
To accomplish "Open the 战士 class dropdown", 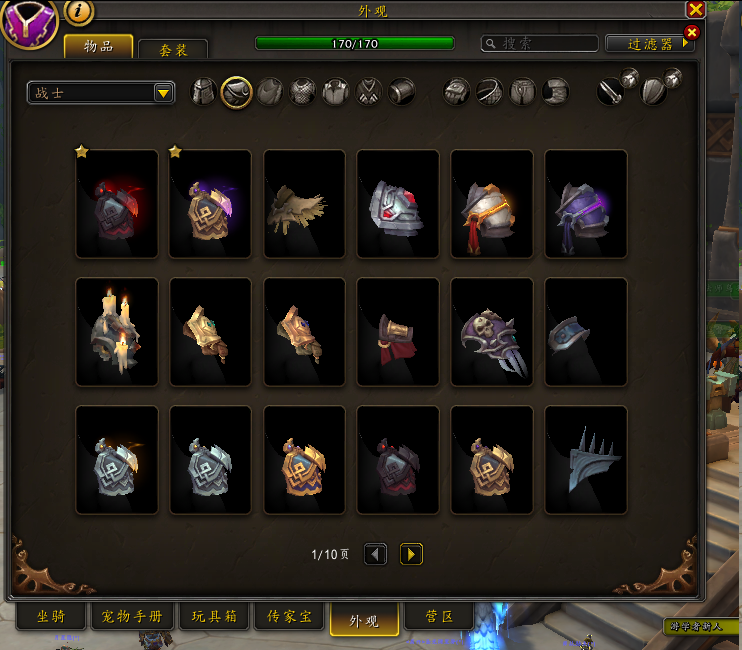I will [101, 93].
